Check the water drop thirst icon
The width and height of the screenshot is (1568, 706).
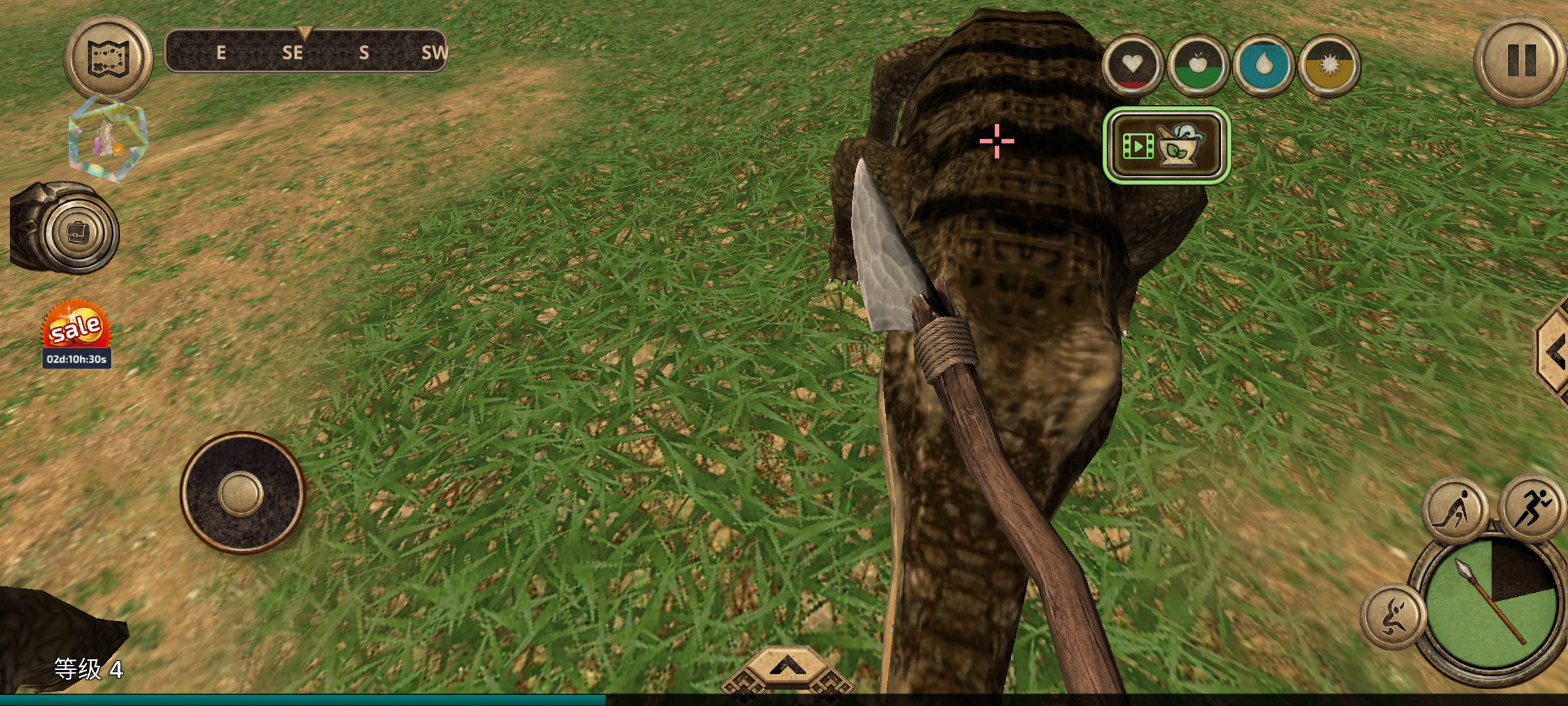coord(1263,65)
